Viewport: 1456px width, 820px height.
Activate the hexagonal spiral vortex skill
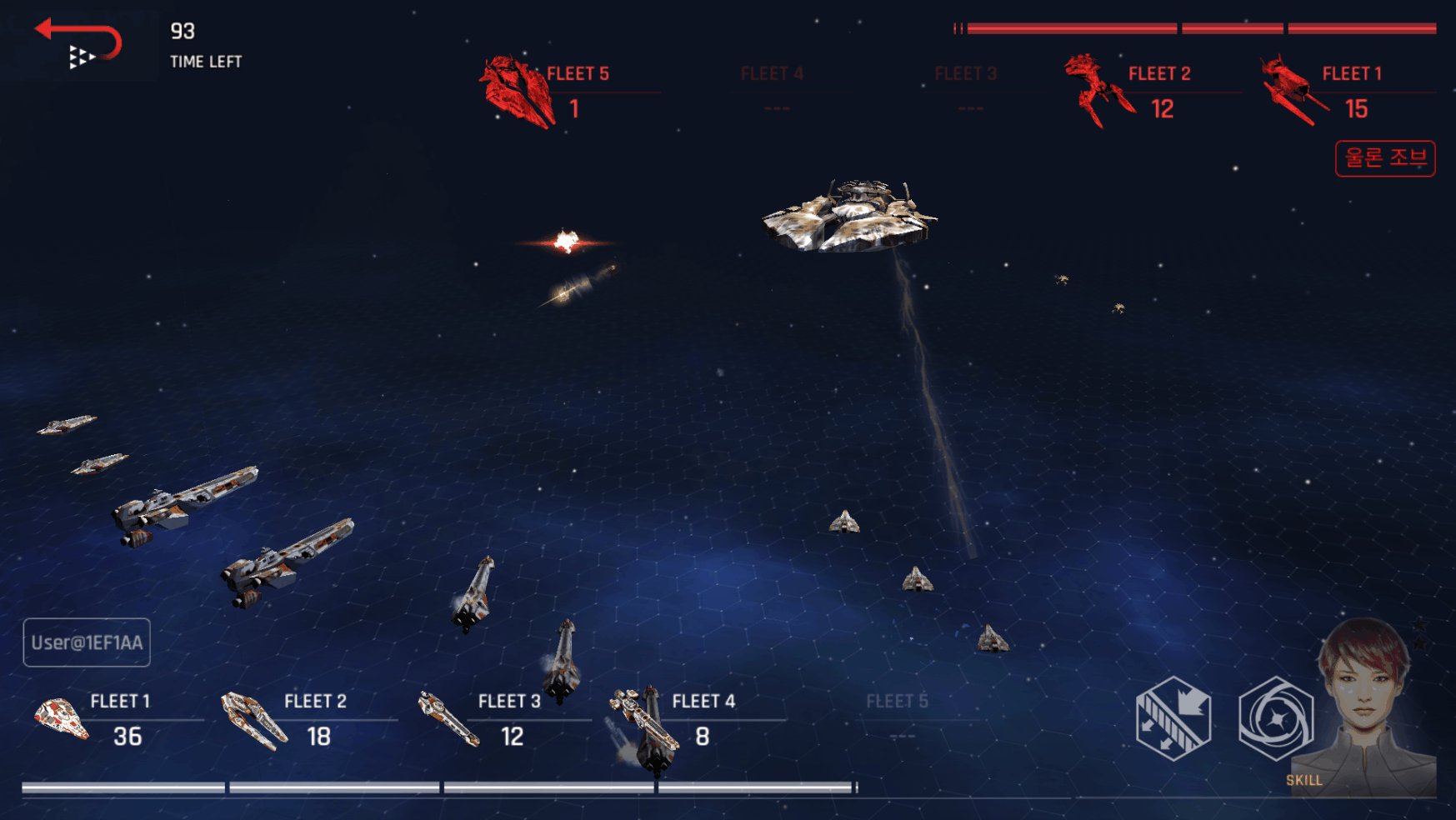(1275, 718)
